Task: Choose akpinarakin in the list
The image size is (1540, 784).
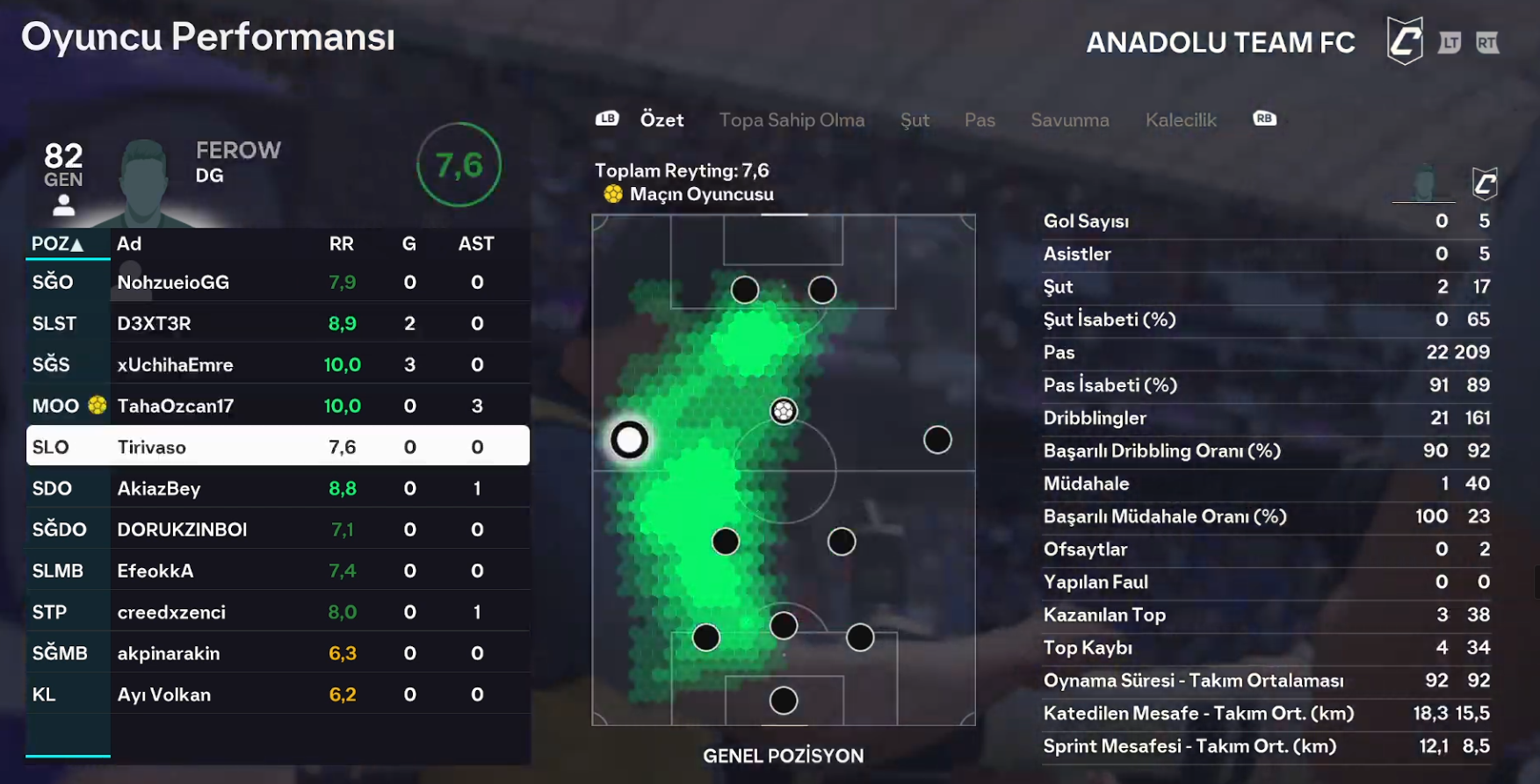Action: tap(278, 653)
